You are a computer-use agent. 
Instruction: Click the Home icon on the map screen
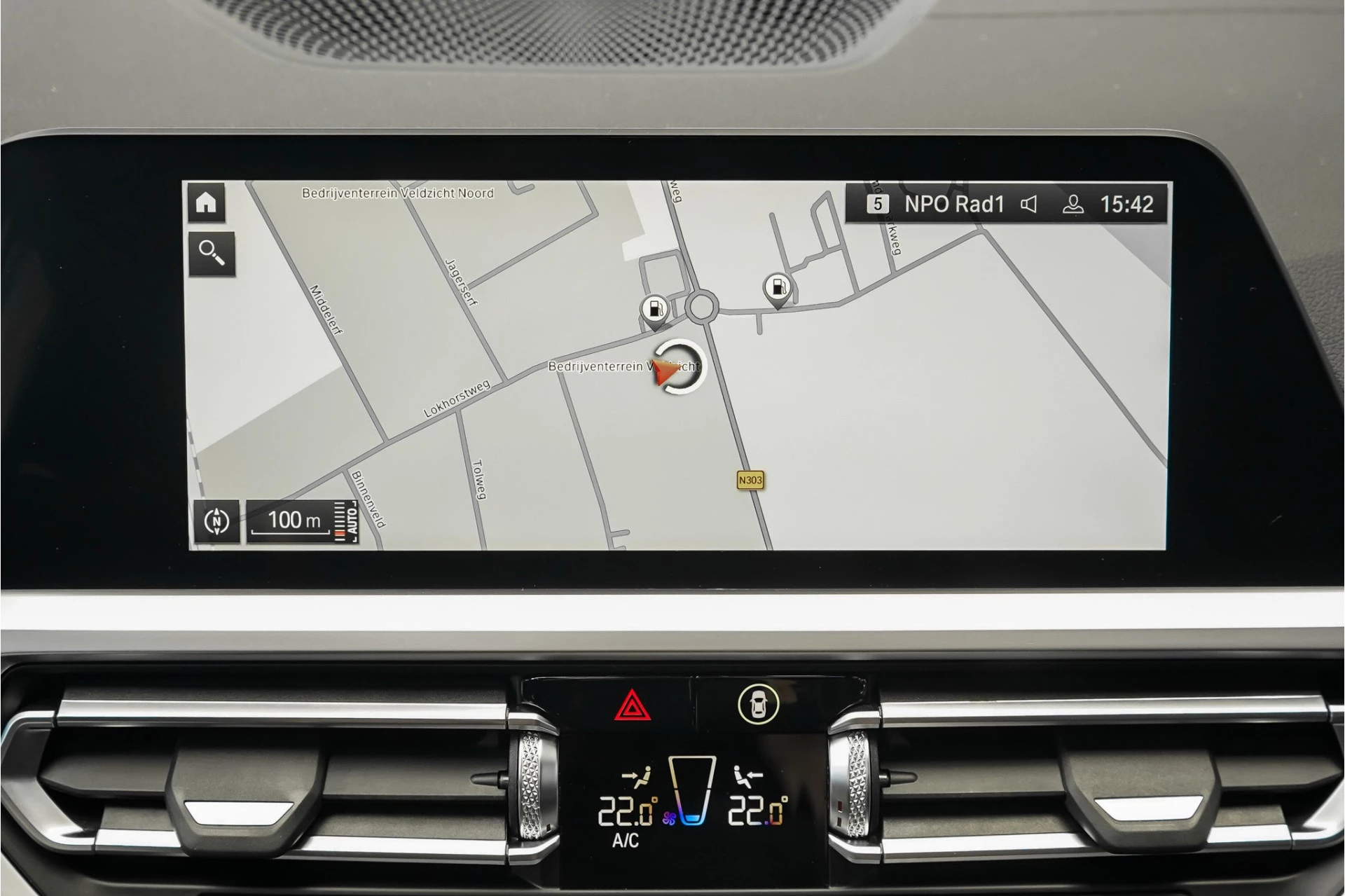click(x=207, y=204)
